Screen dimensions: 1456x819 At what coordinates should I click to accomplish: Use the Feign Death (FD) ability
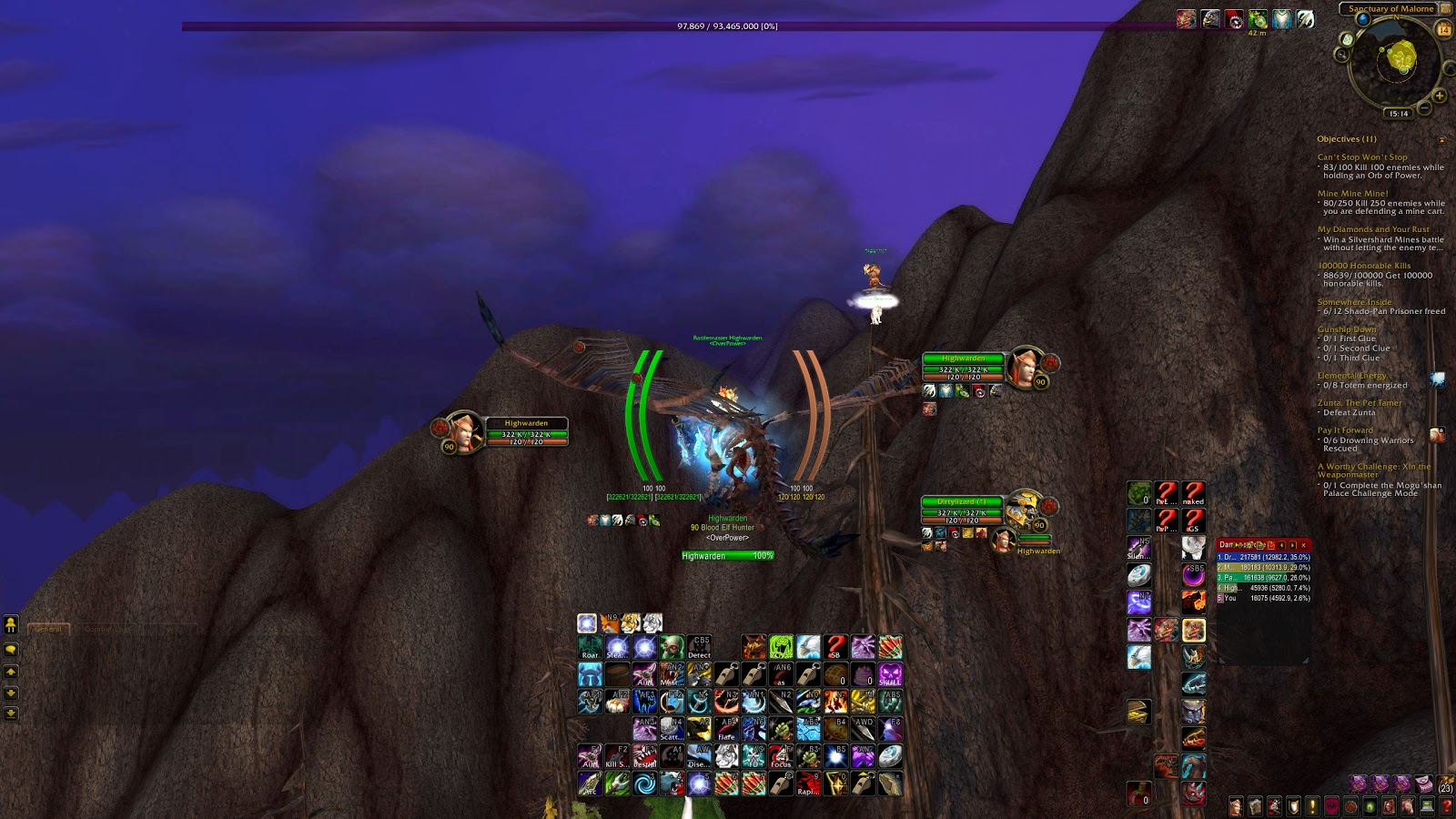click(753, 755)
